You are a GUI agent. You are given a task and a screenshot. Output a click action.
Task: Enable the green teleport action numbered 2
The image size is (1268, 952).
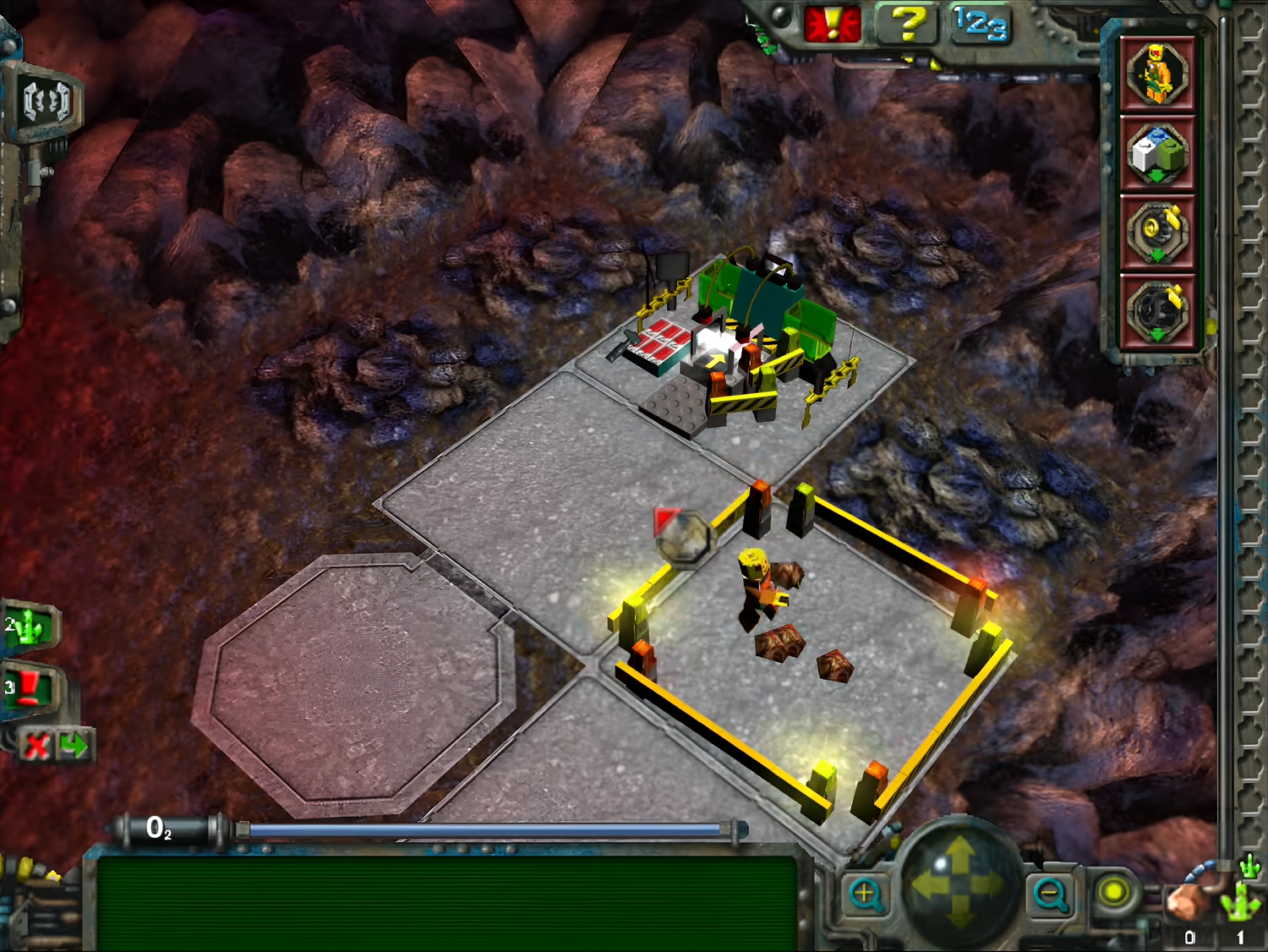click(x=27, y=627)
